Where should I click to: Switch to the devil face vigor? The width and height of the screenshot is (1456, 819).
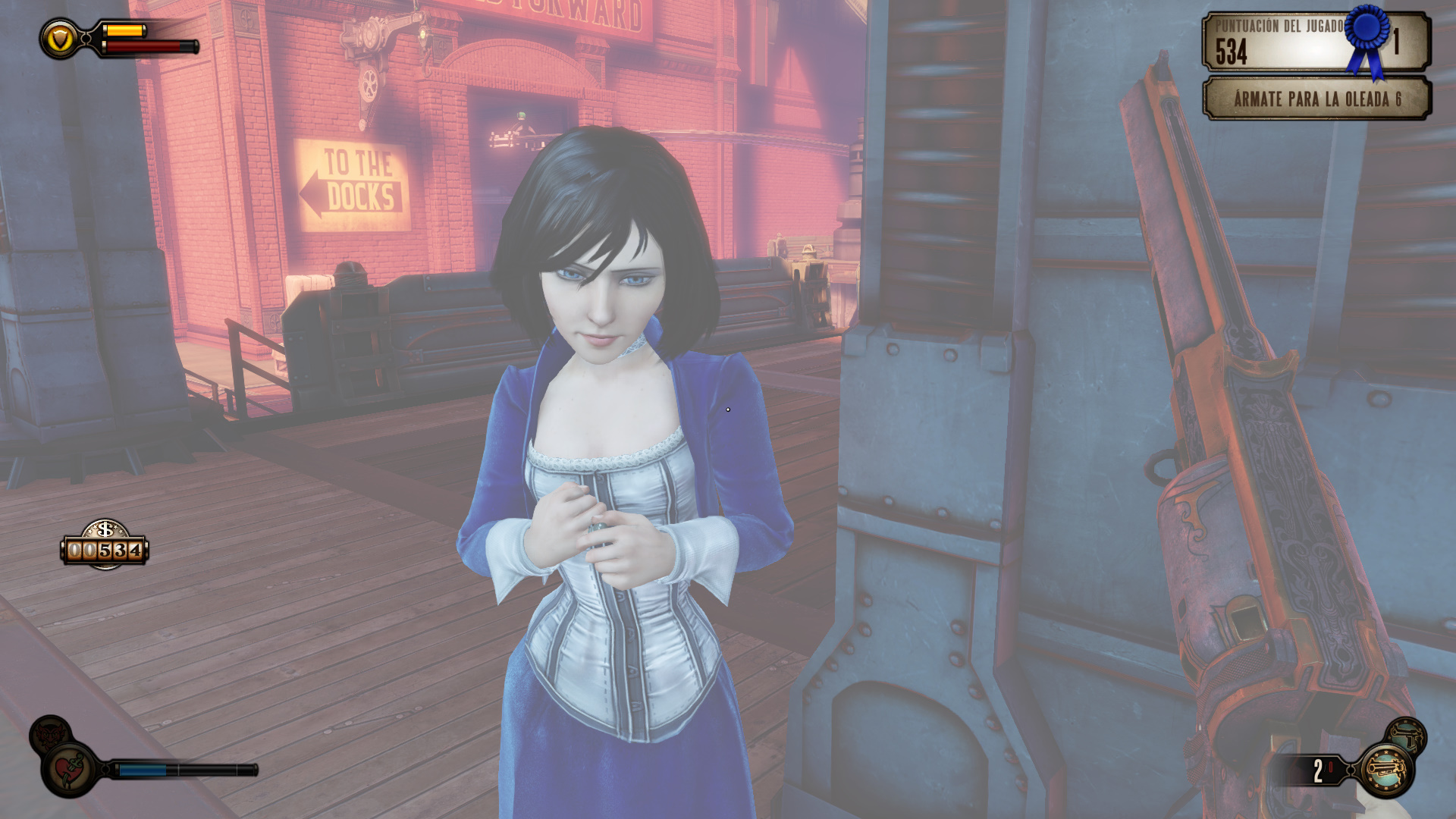pos(50,733)
